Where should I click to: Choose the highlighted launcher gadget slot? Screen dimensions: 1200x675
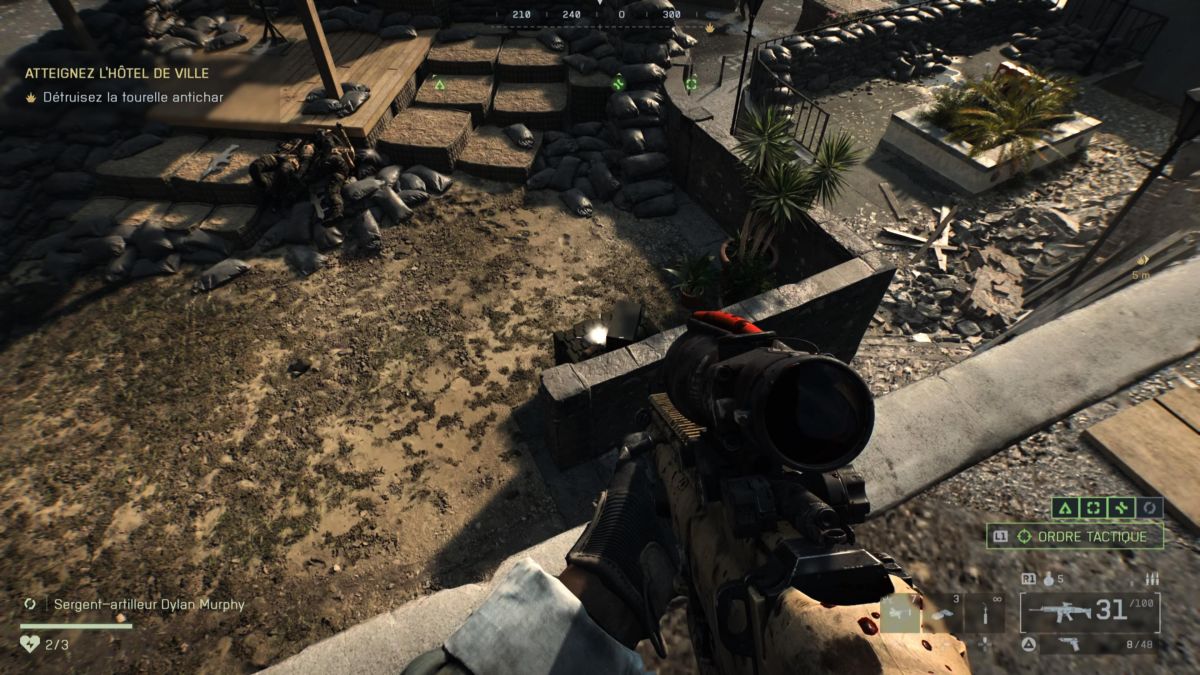[x=900, y=612]
